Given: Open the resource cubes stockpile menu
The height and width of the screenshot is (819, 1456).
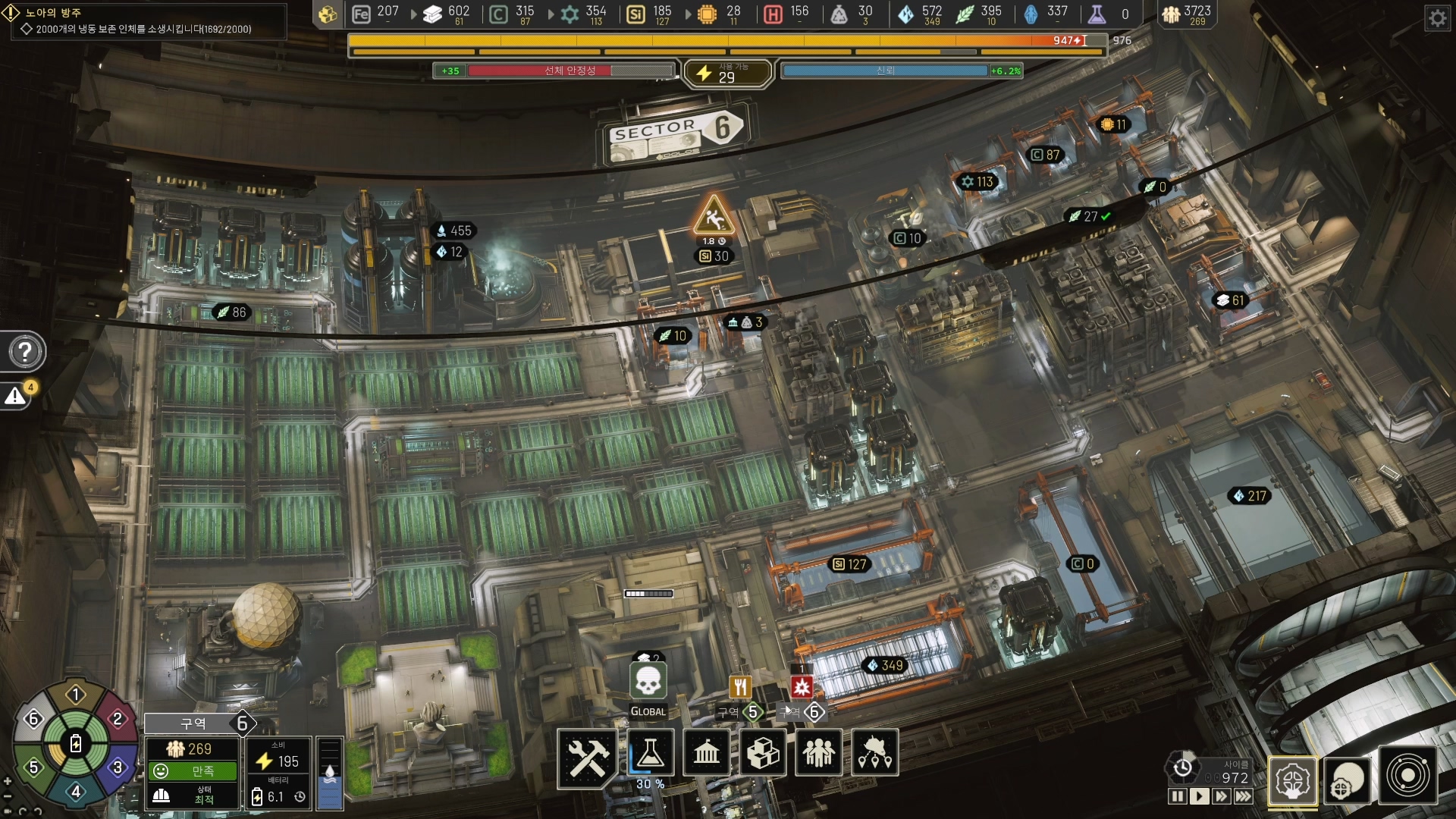Looking at the screenshot, I should point(763,753).
